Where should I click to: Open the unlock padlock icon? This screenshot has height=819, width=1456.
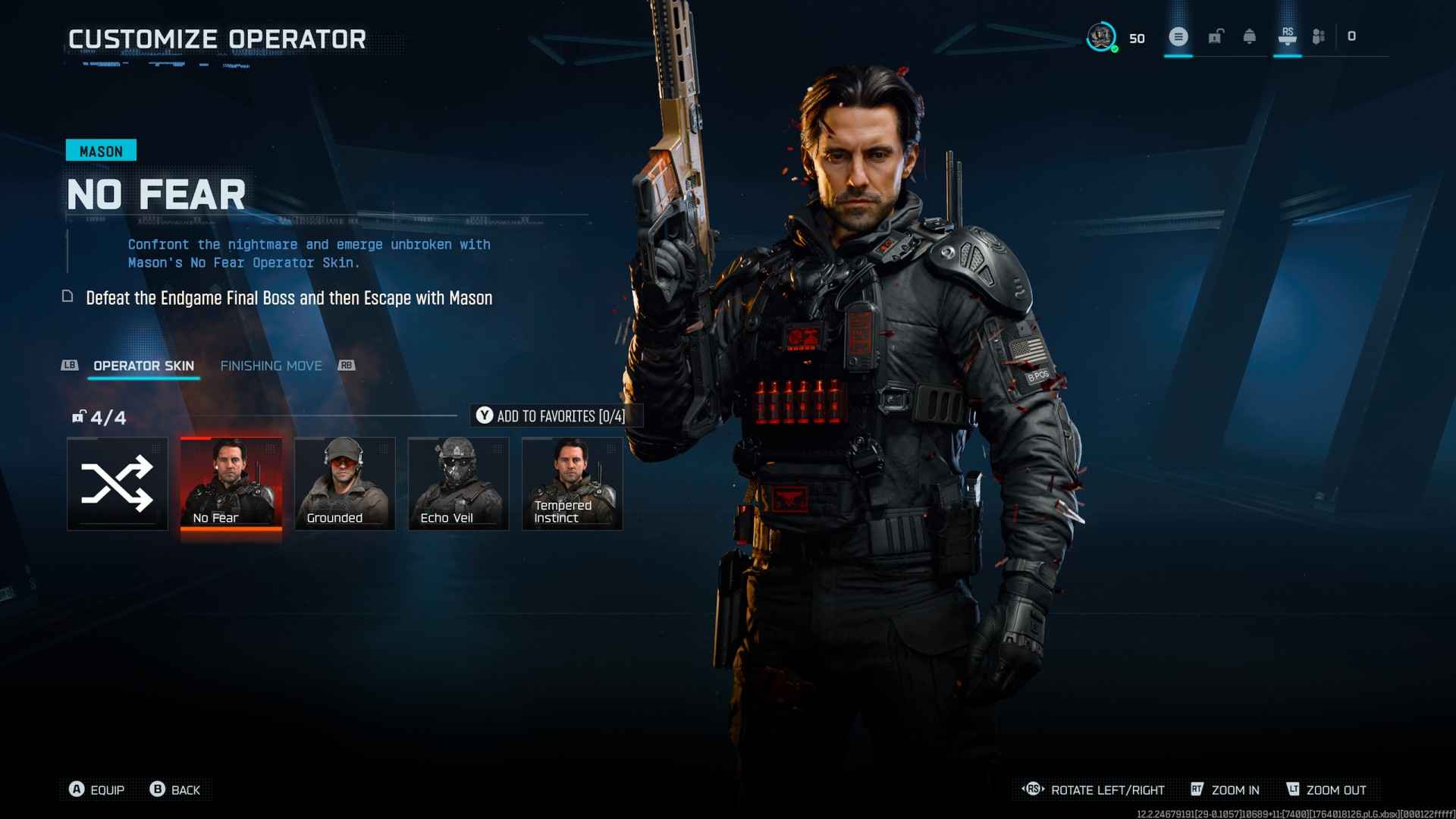pos(1216,36)
